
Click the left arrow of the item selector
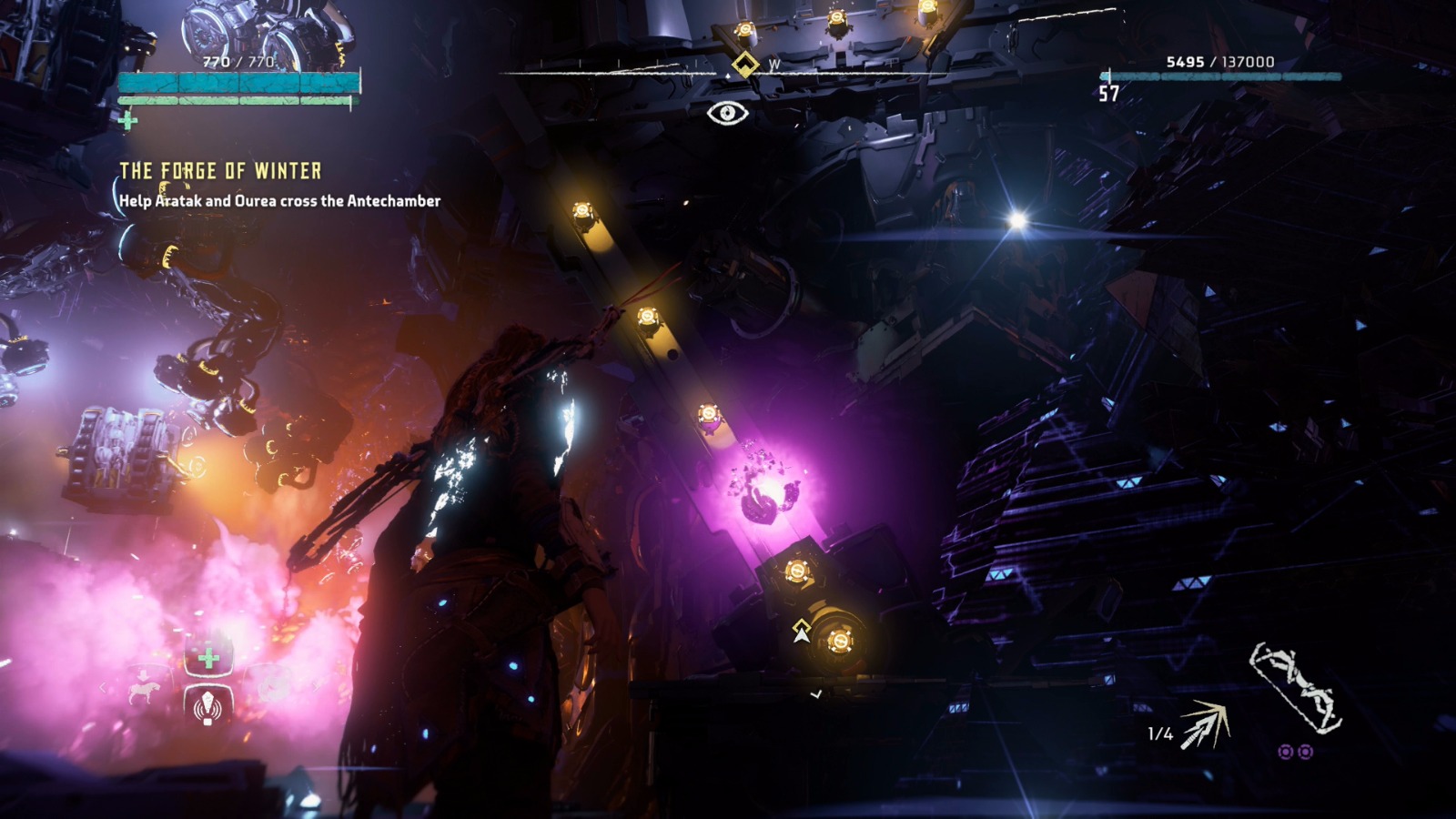coord(103,688)
